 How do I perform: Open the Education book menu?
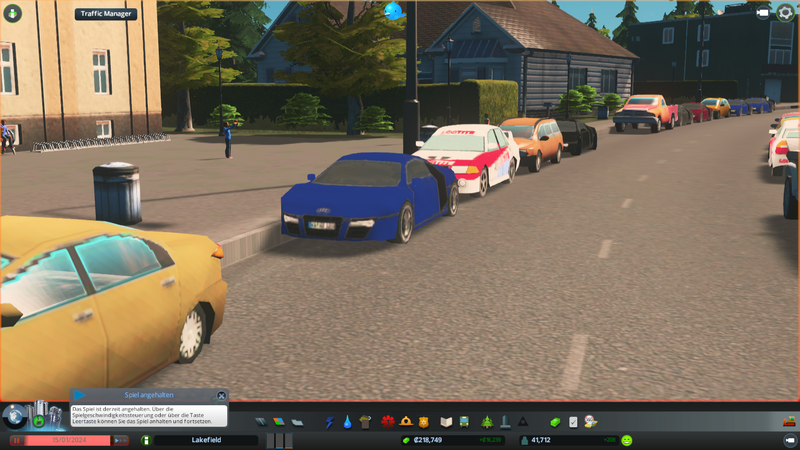point(447,422)
